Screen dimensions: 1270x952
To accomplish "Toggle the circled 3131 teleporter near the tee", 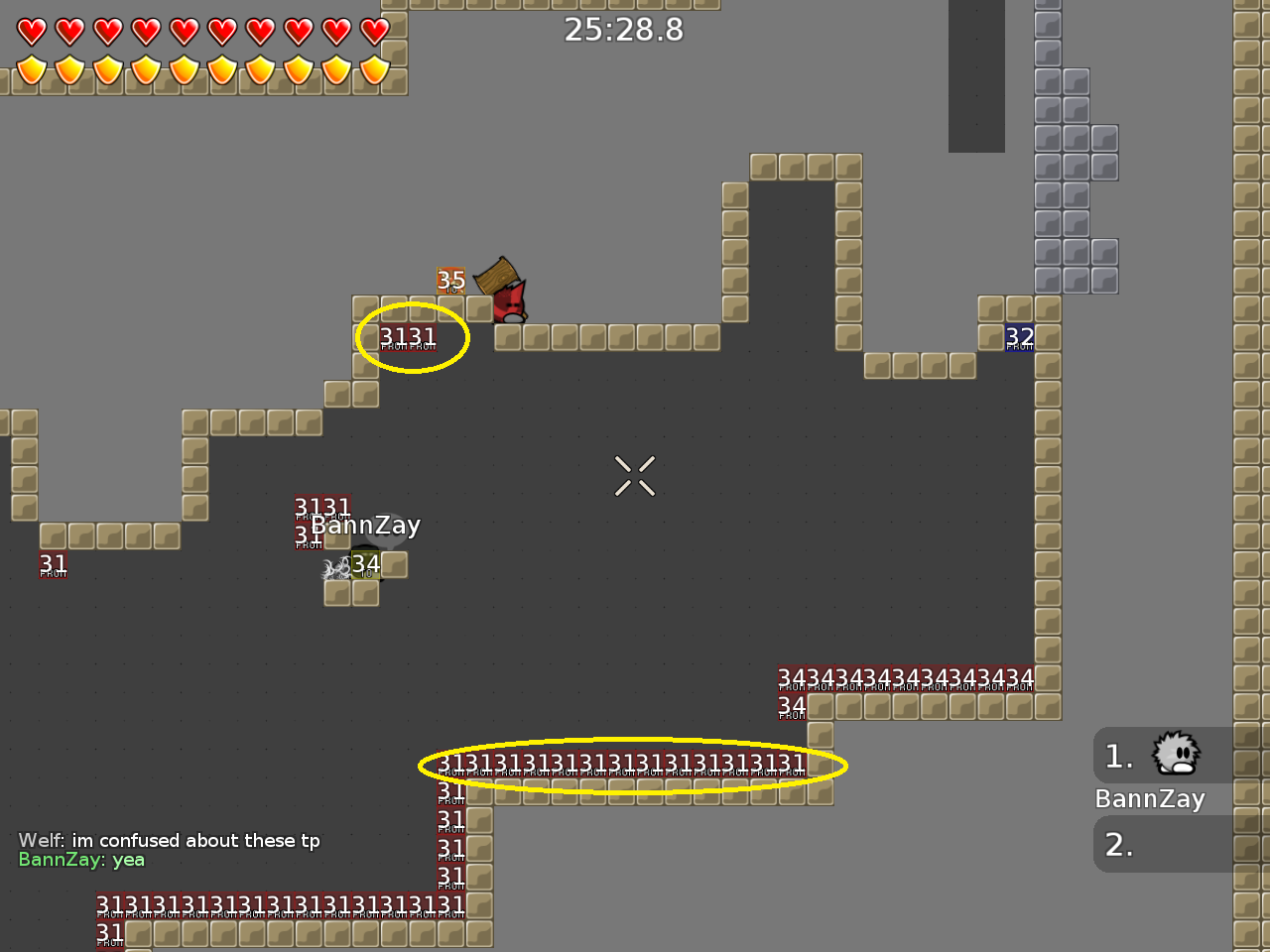I will coord(410,336).
